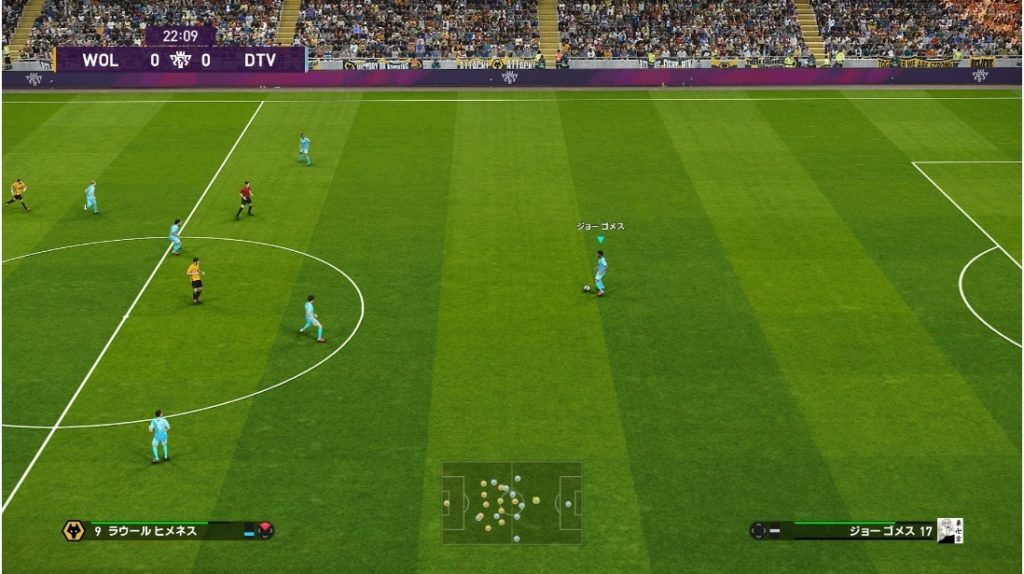Open the player portrait beside number 17
The width and height of the screenshot is (1024, 574).
click(x=950, y=531)
